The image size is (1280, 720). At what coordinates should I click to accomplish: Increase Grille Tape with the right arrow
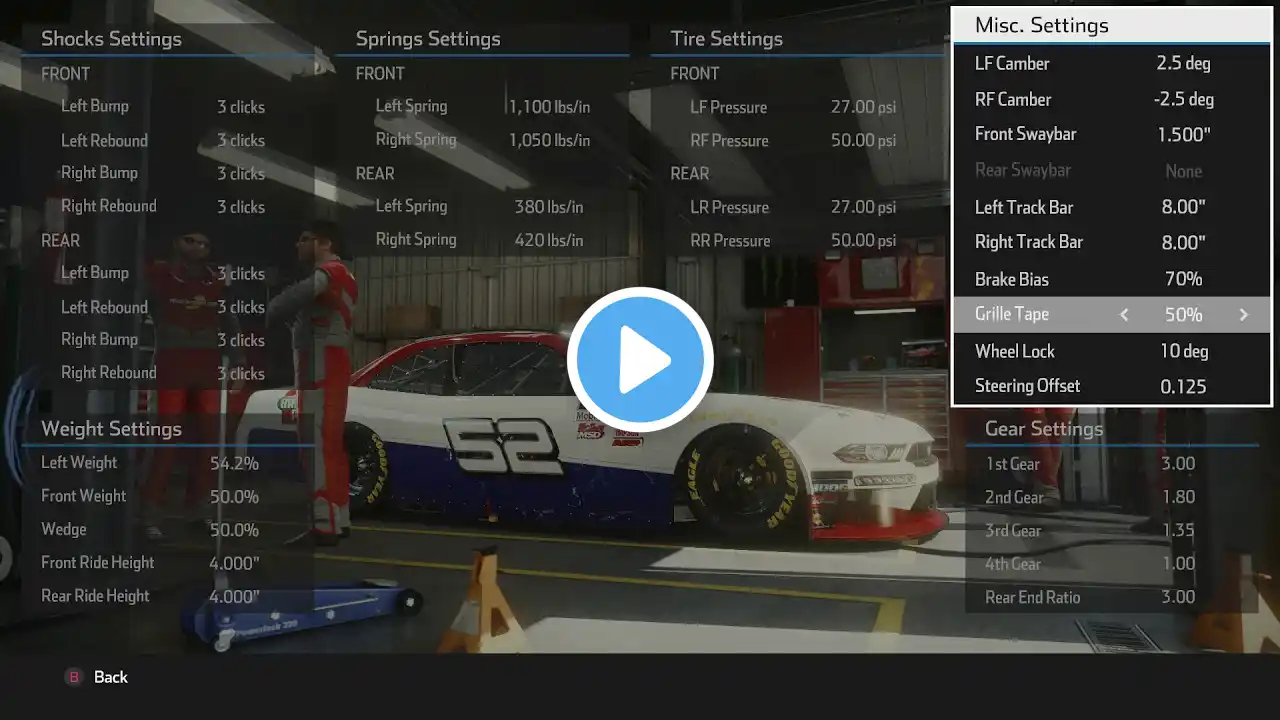(1244, 315)
